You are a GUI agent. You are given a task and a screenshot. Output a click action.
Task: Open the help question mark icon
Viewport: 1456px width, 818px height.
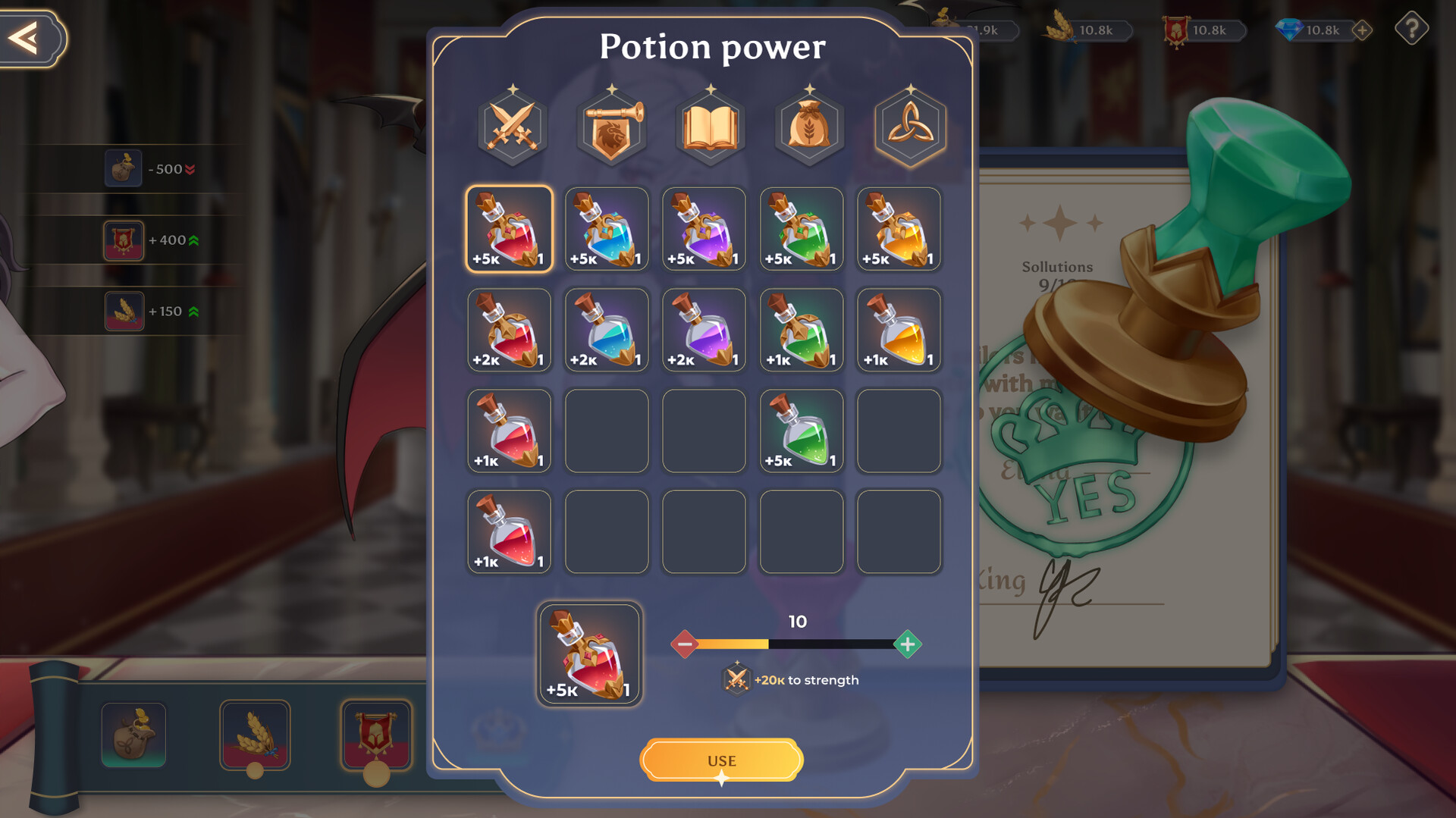coord(1412,30)
